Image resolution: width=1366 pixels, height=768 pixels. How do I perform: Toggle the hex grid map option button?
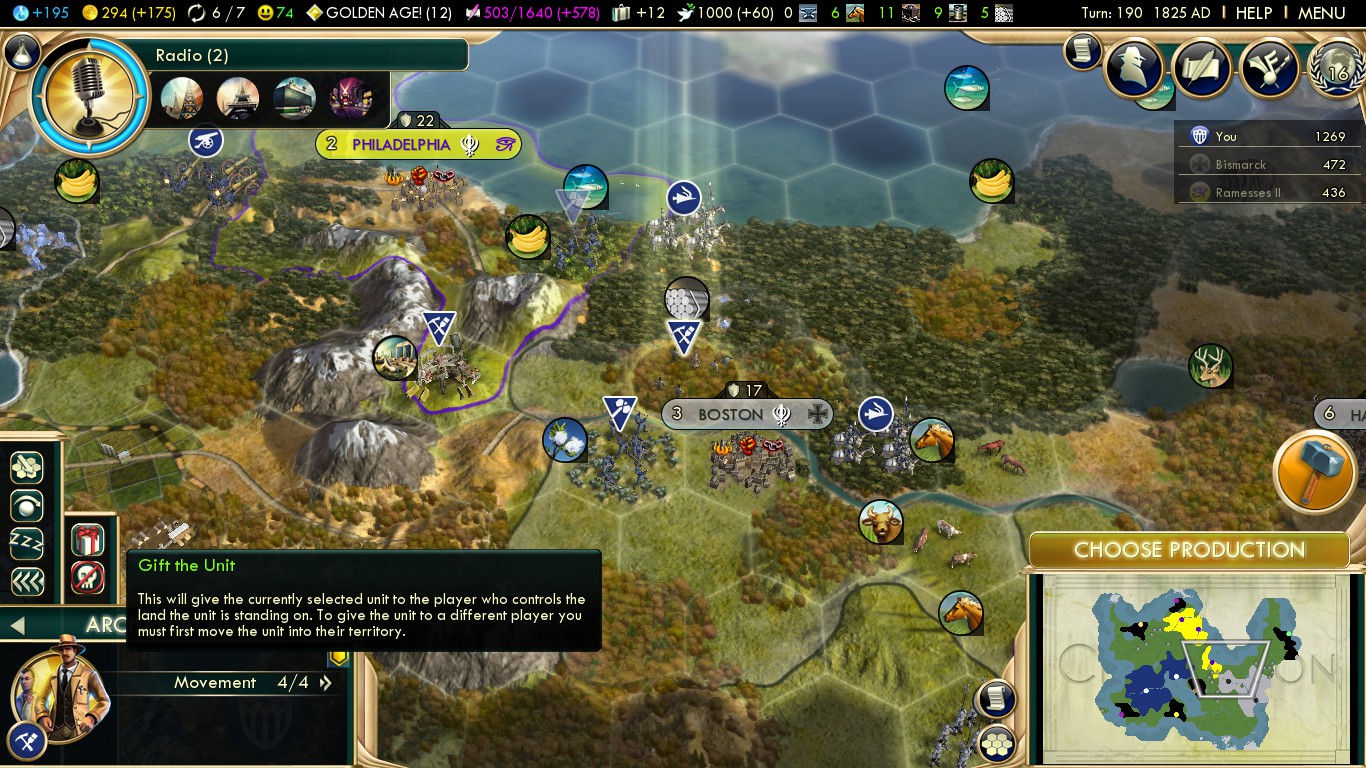(996, 743)
